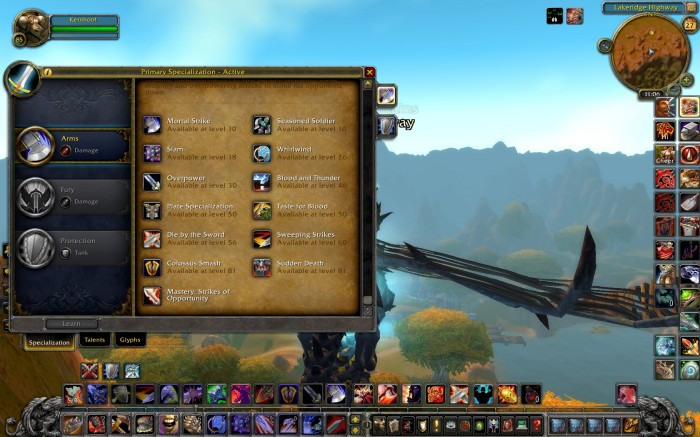This screenshot has width=700, height=437.
Task: Select the Overpower ability icon
Action: [152, 182]
